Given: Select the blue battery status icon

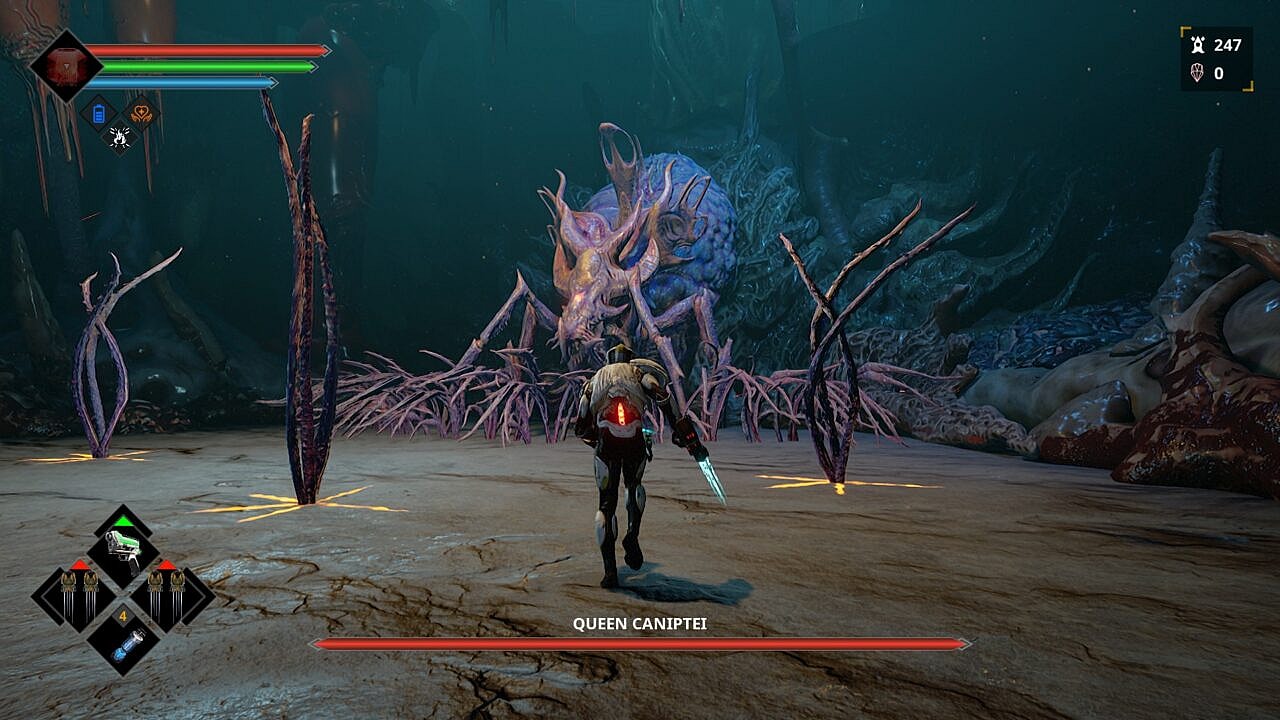Looking at the screenshot, I should point(98,113).
